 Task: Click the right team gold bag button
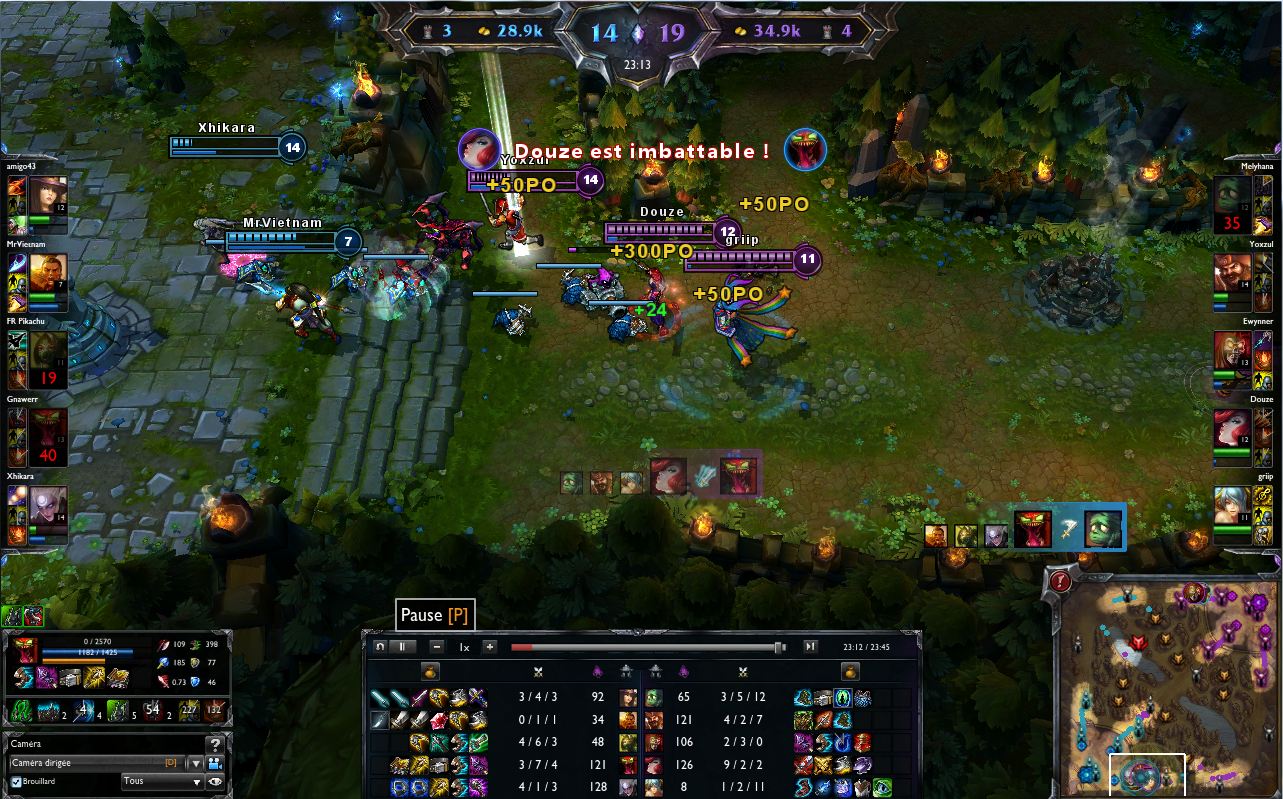850,672
